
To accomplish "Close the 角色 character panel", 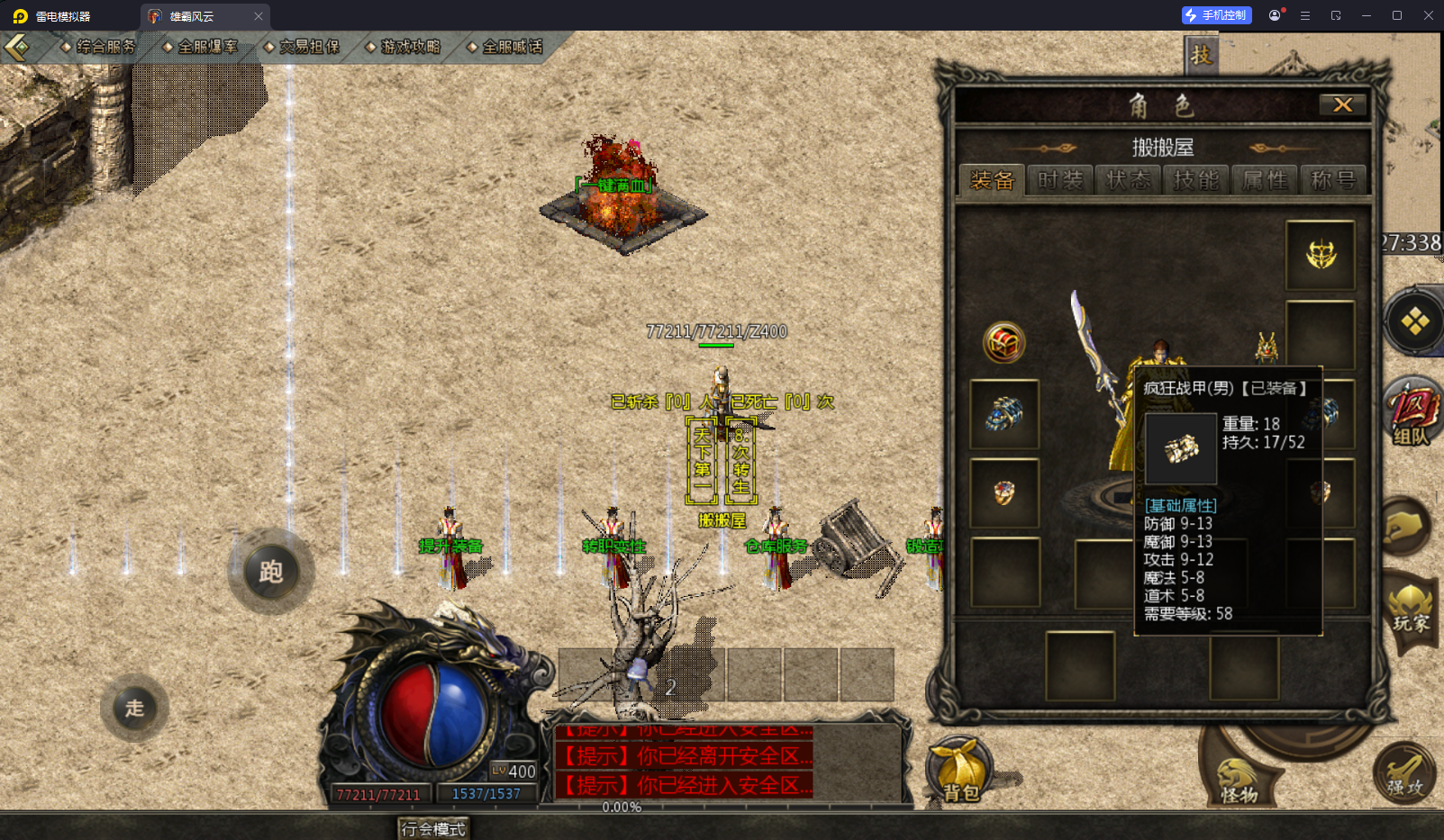I will 1342,104.
